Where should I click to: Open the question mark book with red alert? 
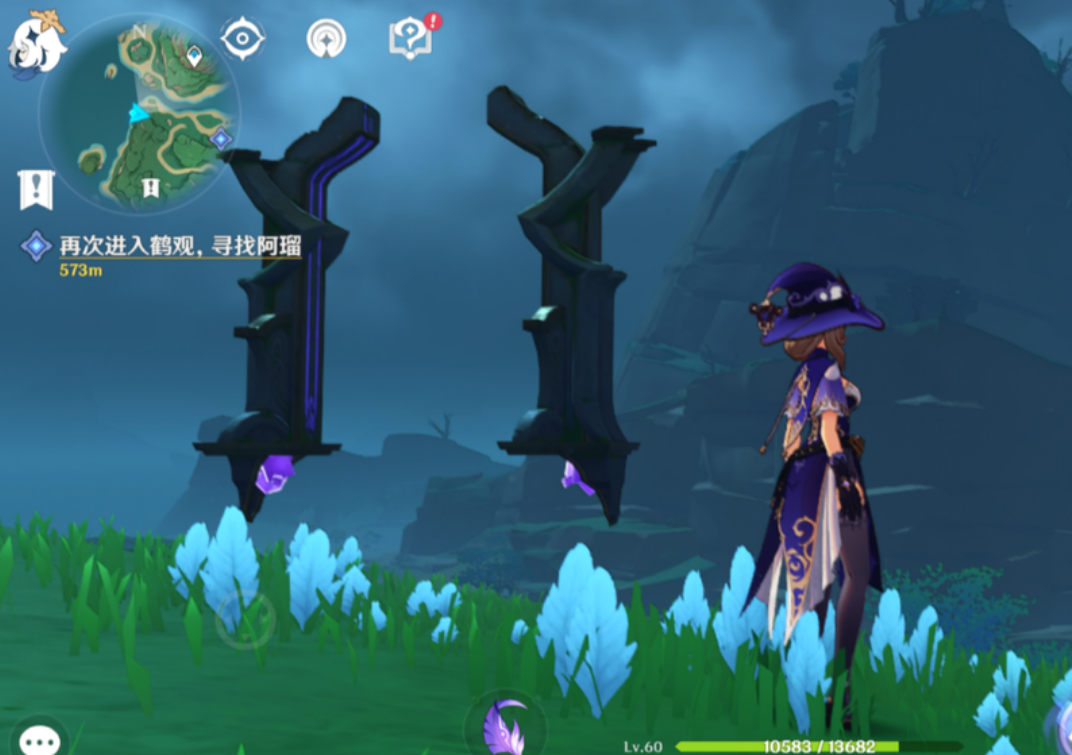[x=411, y=38]
